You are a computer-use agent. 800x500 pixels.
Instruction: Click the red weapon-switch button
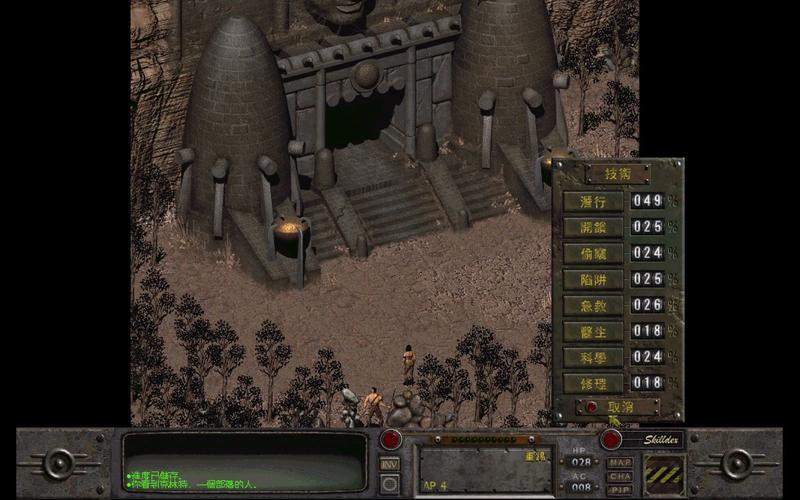390,439
